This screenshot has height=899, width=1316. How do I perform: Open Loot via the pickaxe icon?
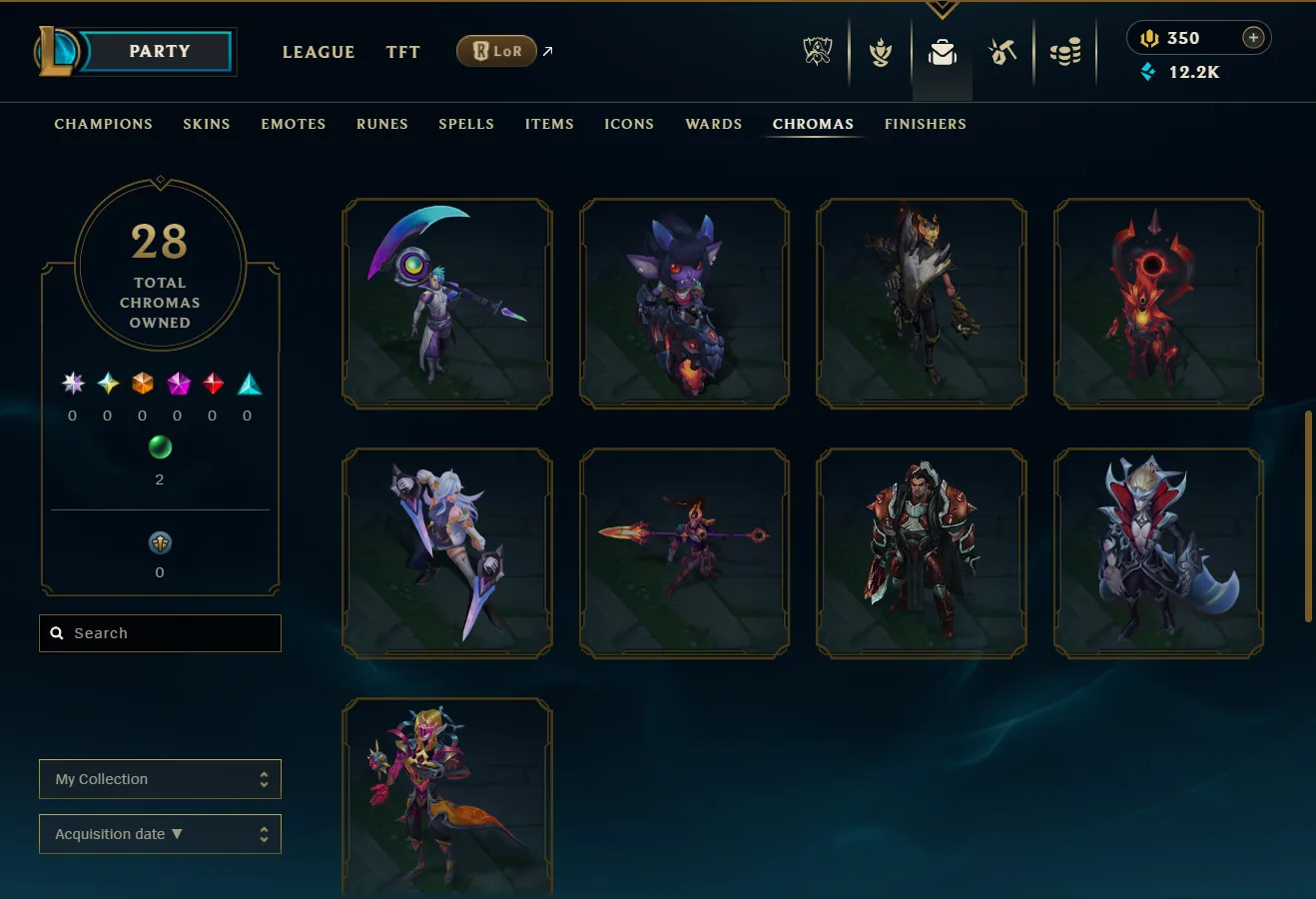1002,51
